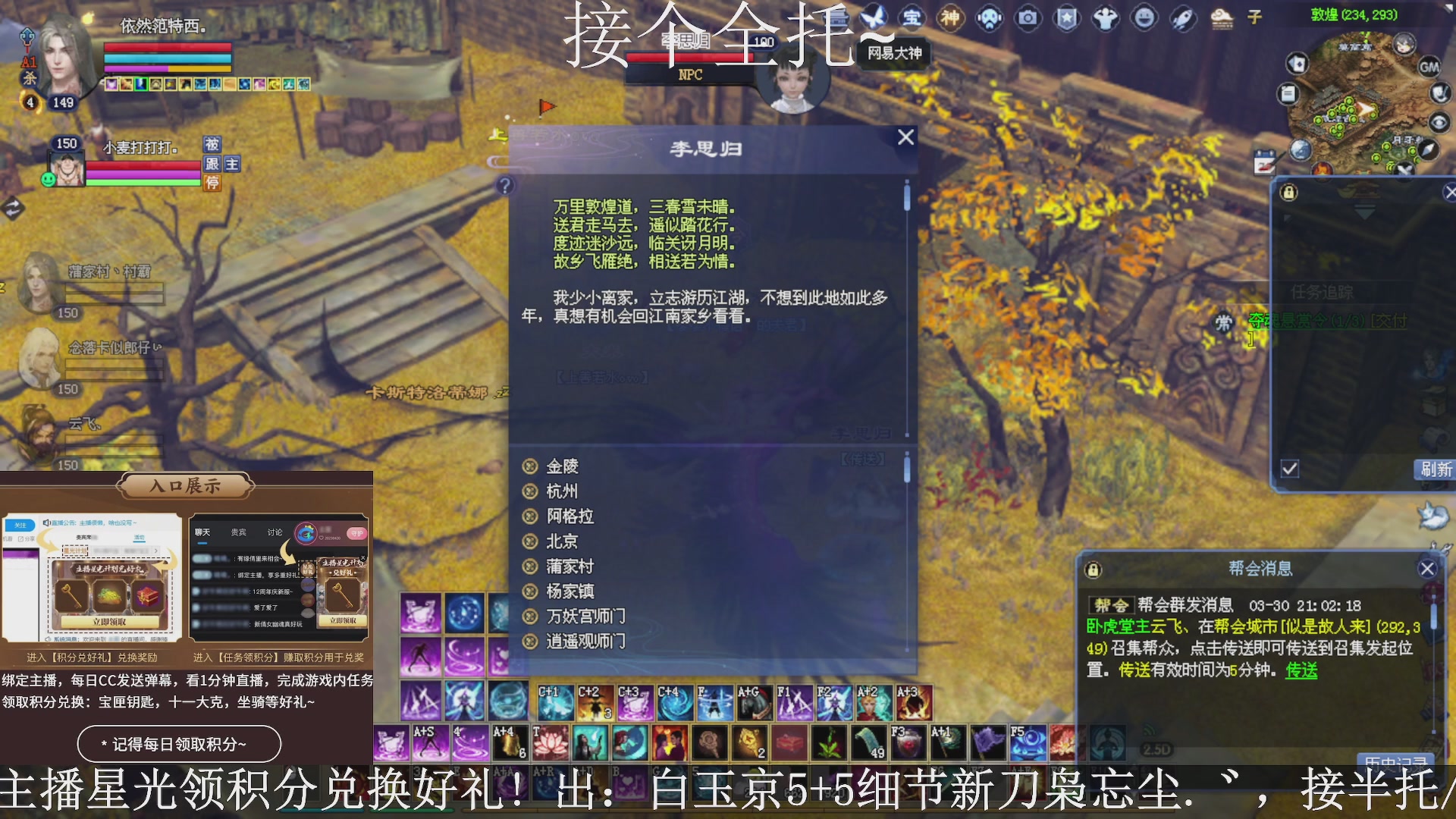Viewport: 1456px width, 819px height.
Task: Expand the 入口展示 banner header
Action: click(x=184, y=486)
